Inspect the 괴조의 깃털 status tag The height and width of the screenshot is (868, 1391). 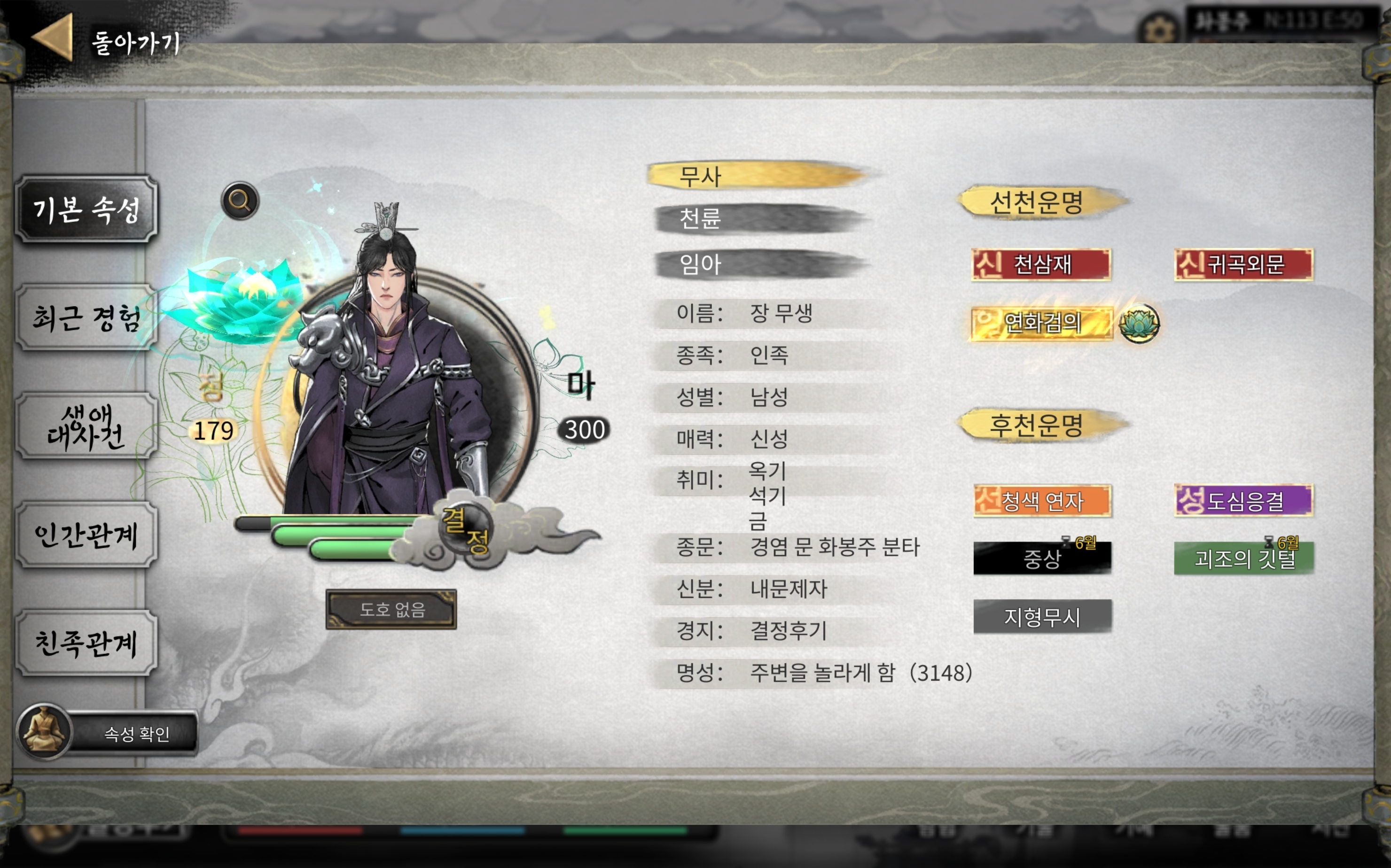click(x=1243, y=558)
